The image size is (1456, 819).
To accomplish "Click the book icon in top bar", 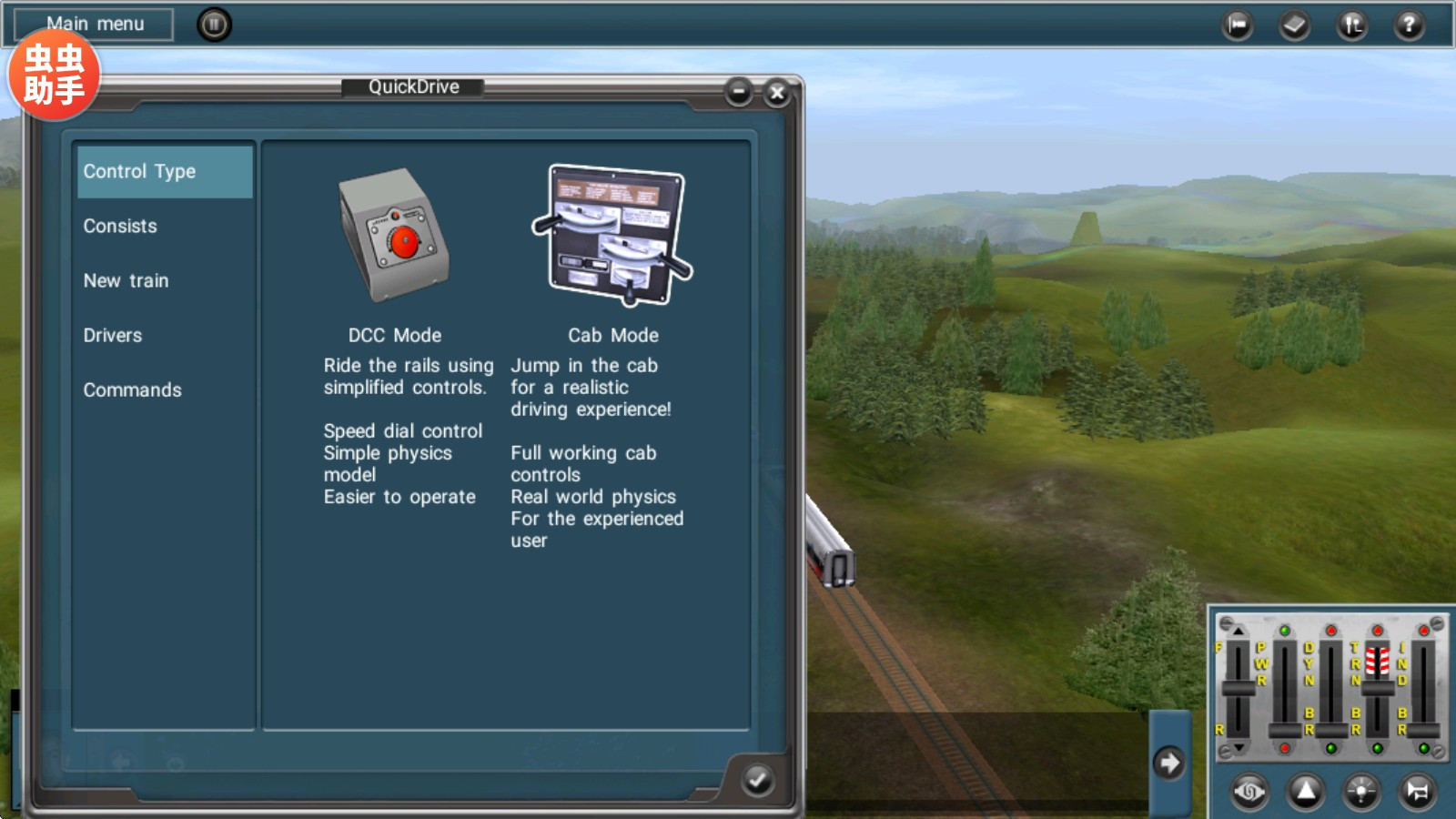I will (x=1294, y=25).
